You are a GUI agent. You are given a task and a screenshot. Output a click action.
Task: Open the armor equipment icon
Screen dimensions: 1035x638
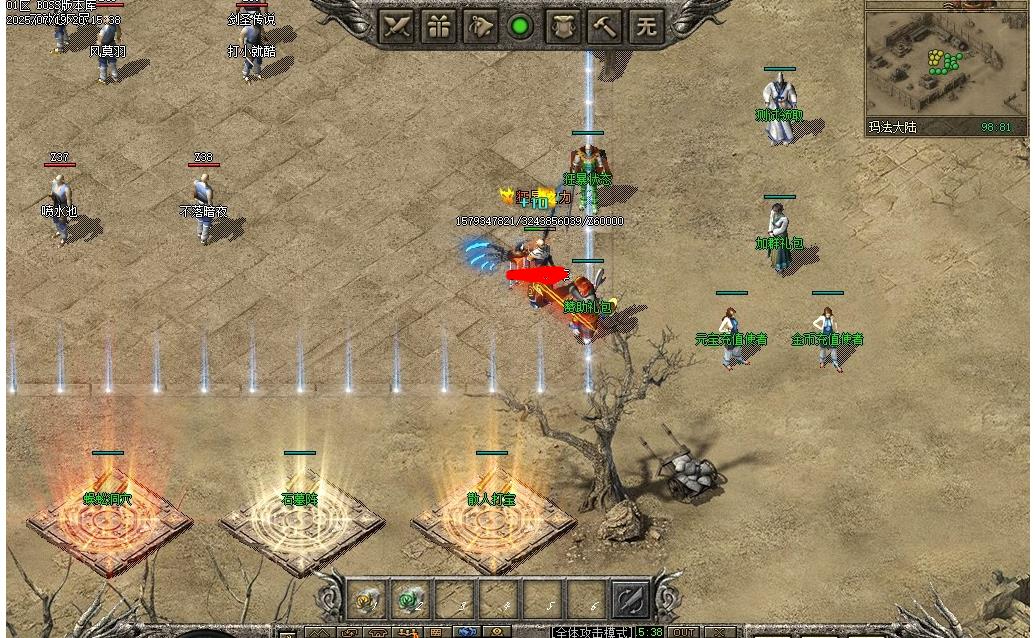[x=562, y=27]
